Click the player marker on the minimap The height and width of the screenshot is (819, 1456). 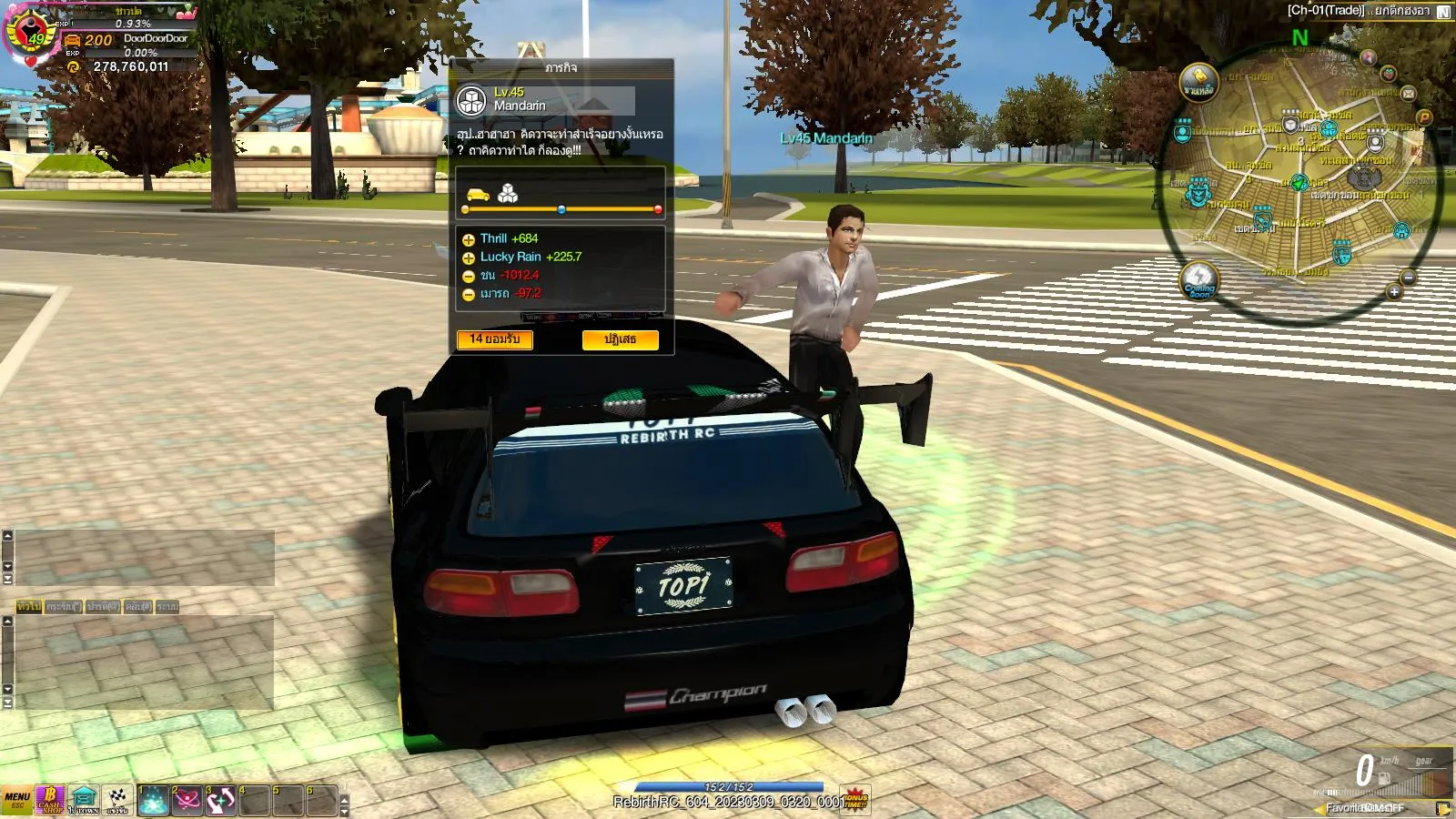(x=1299, y=183)
